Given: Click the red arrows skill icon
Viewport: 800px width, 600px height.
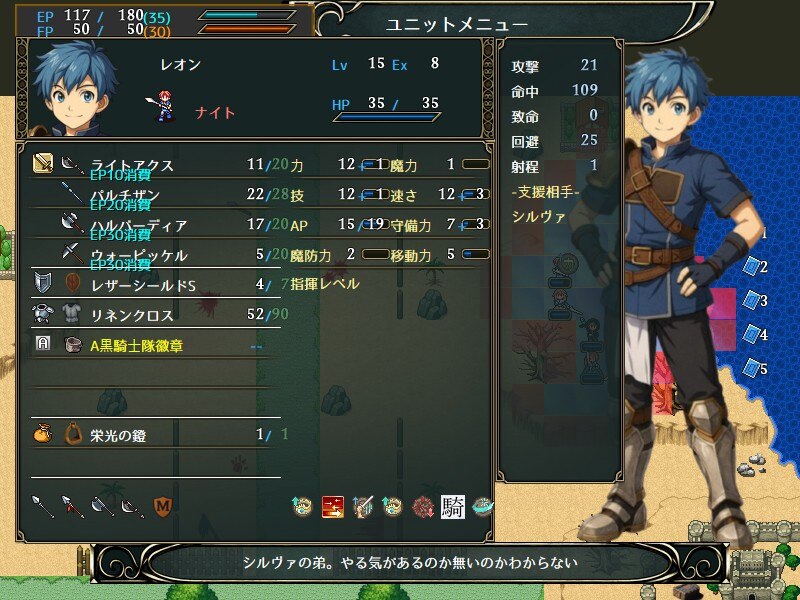Looking at the screenshot, I should pyautogui.click(x=333, y=506).
